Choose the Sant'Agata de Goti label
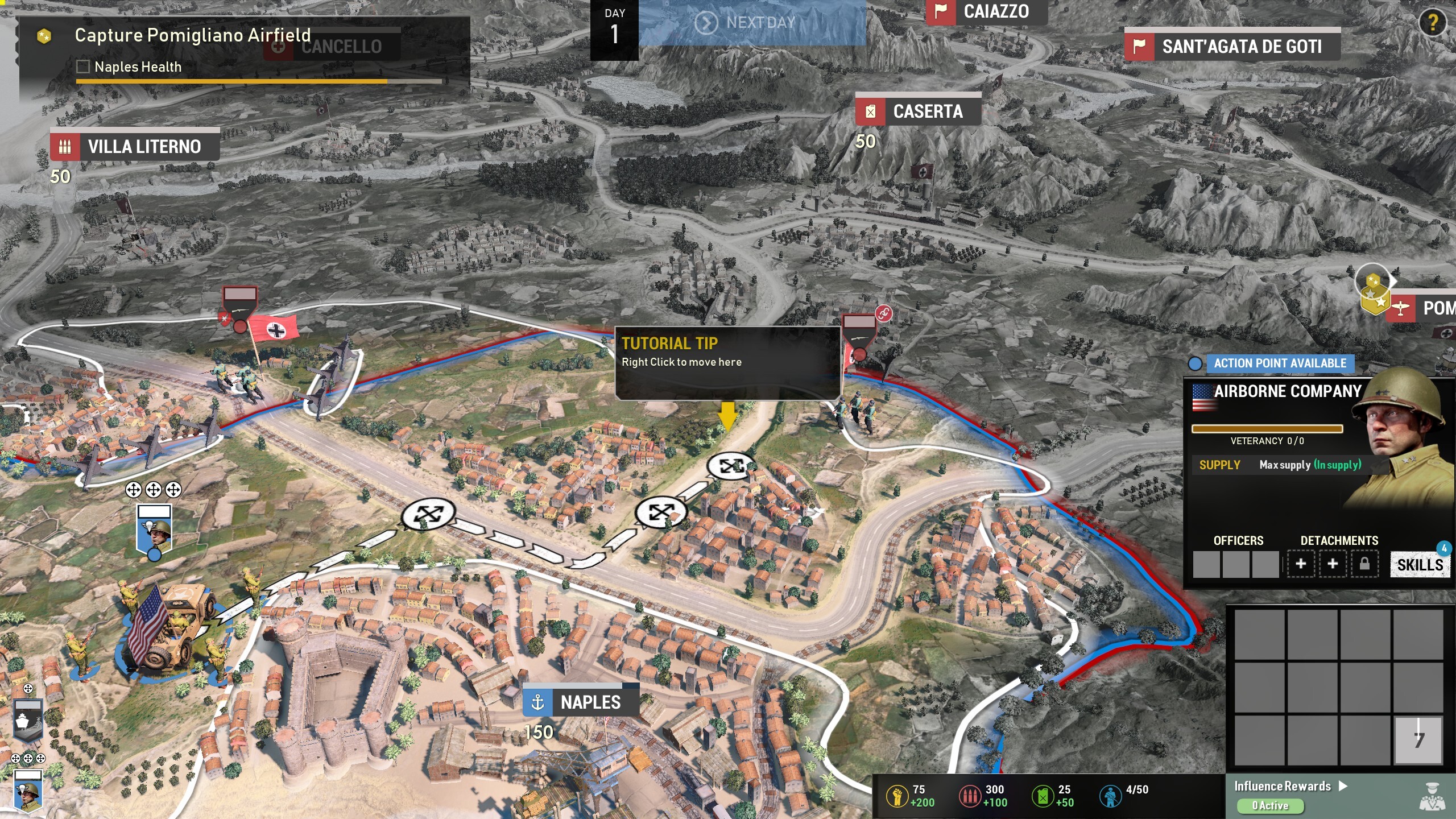This screenshot has height=819, width=1456. click(x=1232, y=47)
